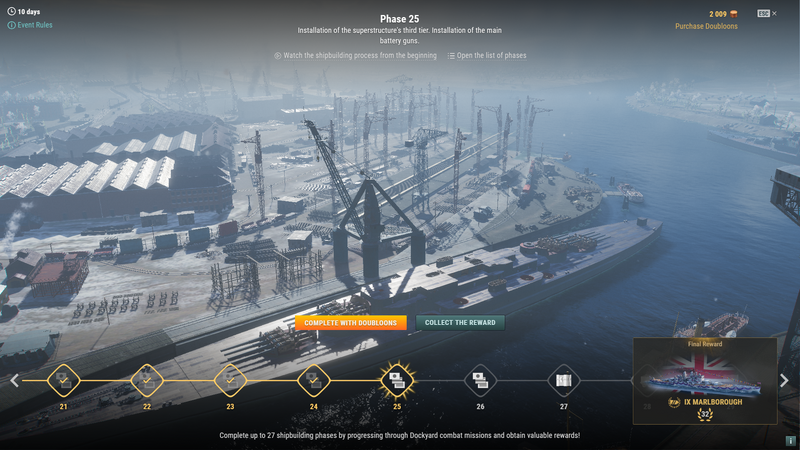Complete phase with doubloons
The width and height of the screenshot is (800, 450).
pyautogui.click(x=350, y=323)
